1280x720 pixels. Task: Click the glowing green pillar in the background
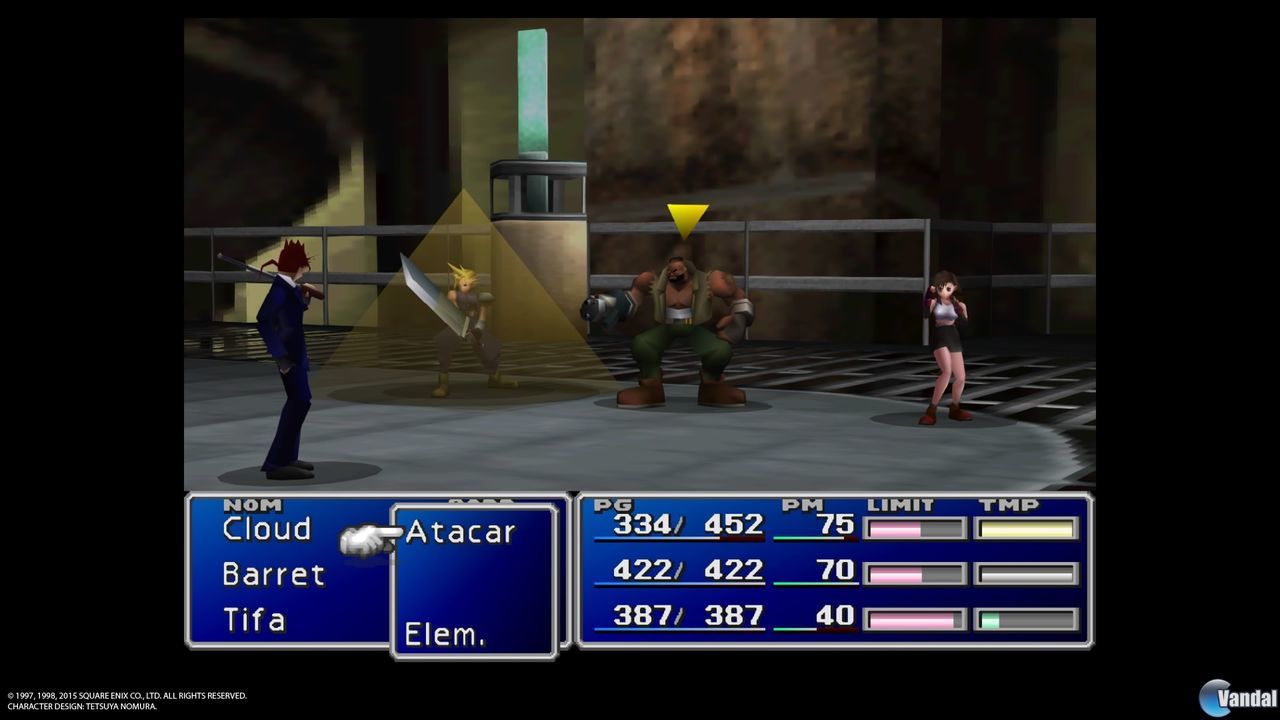[x=530, y=90]
